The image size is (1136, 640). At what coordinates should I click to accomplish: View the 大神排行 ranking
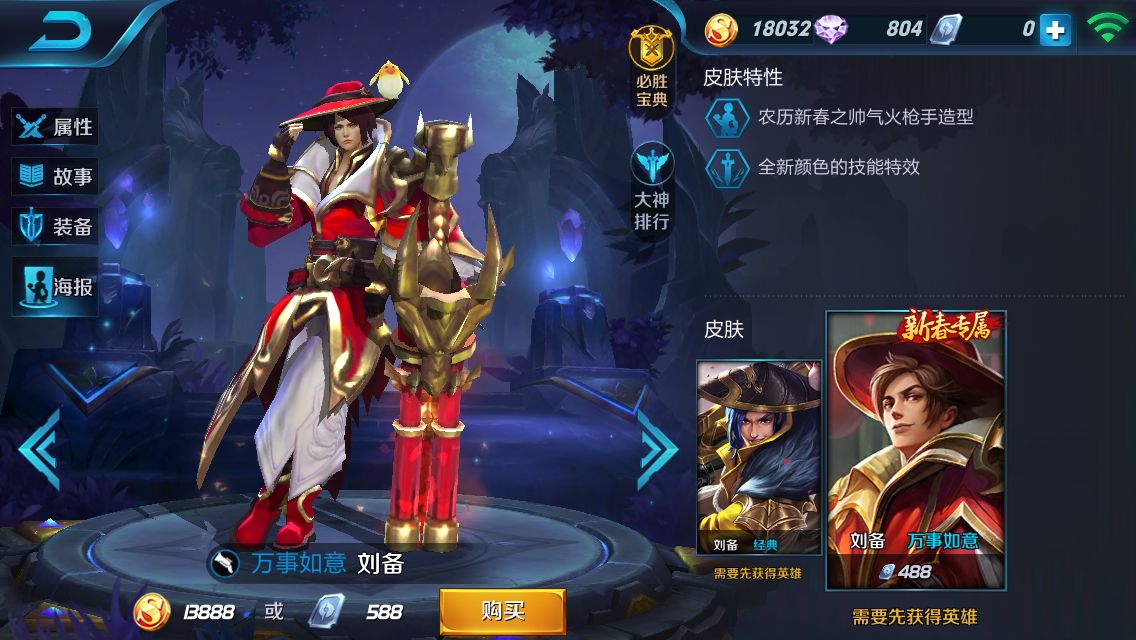(x=651, y=190)
